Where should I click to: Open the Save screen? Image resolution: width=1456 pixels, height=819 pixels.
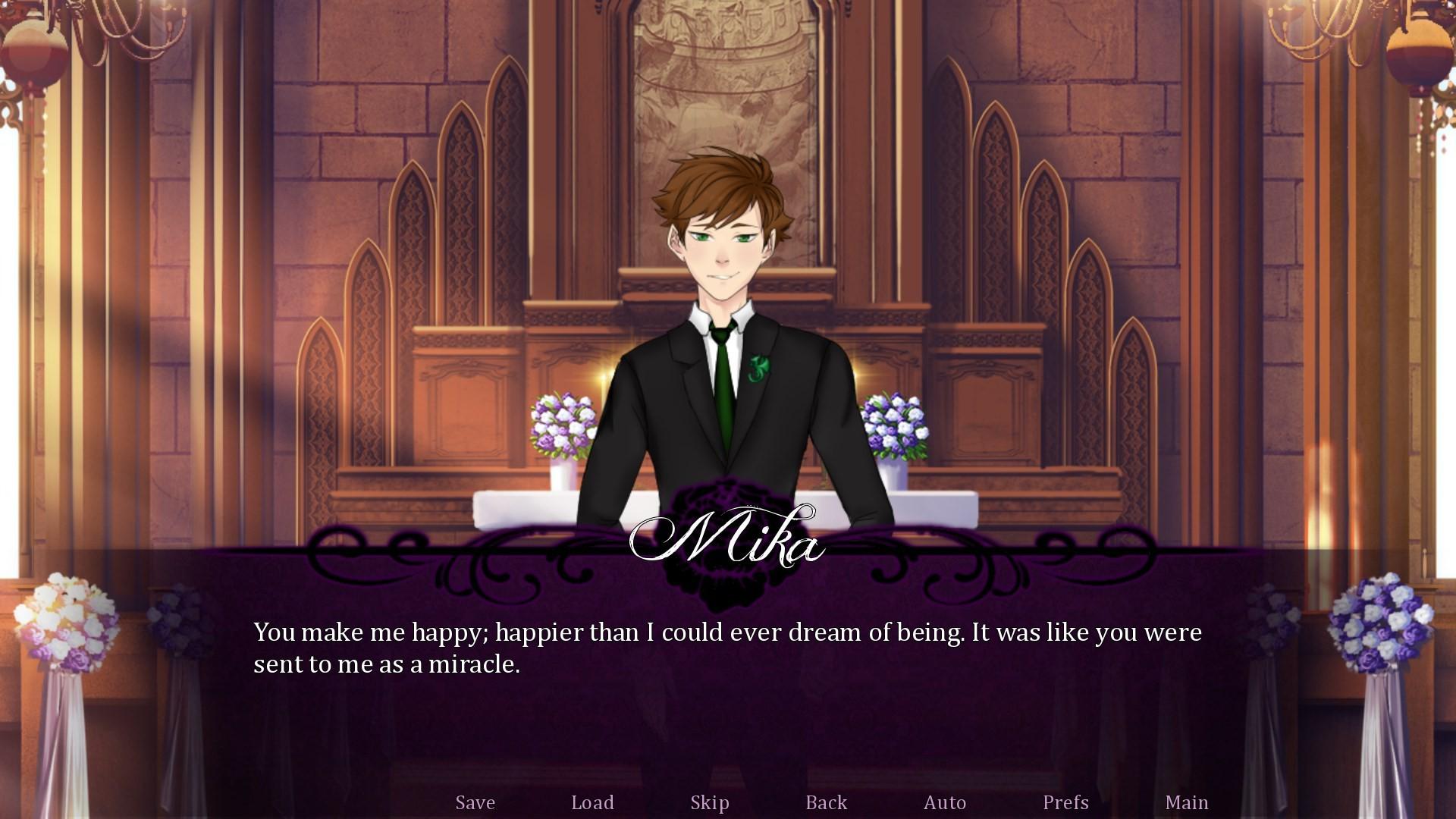pyautogui.click(x=475, y=802)
